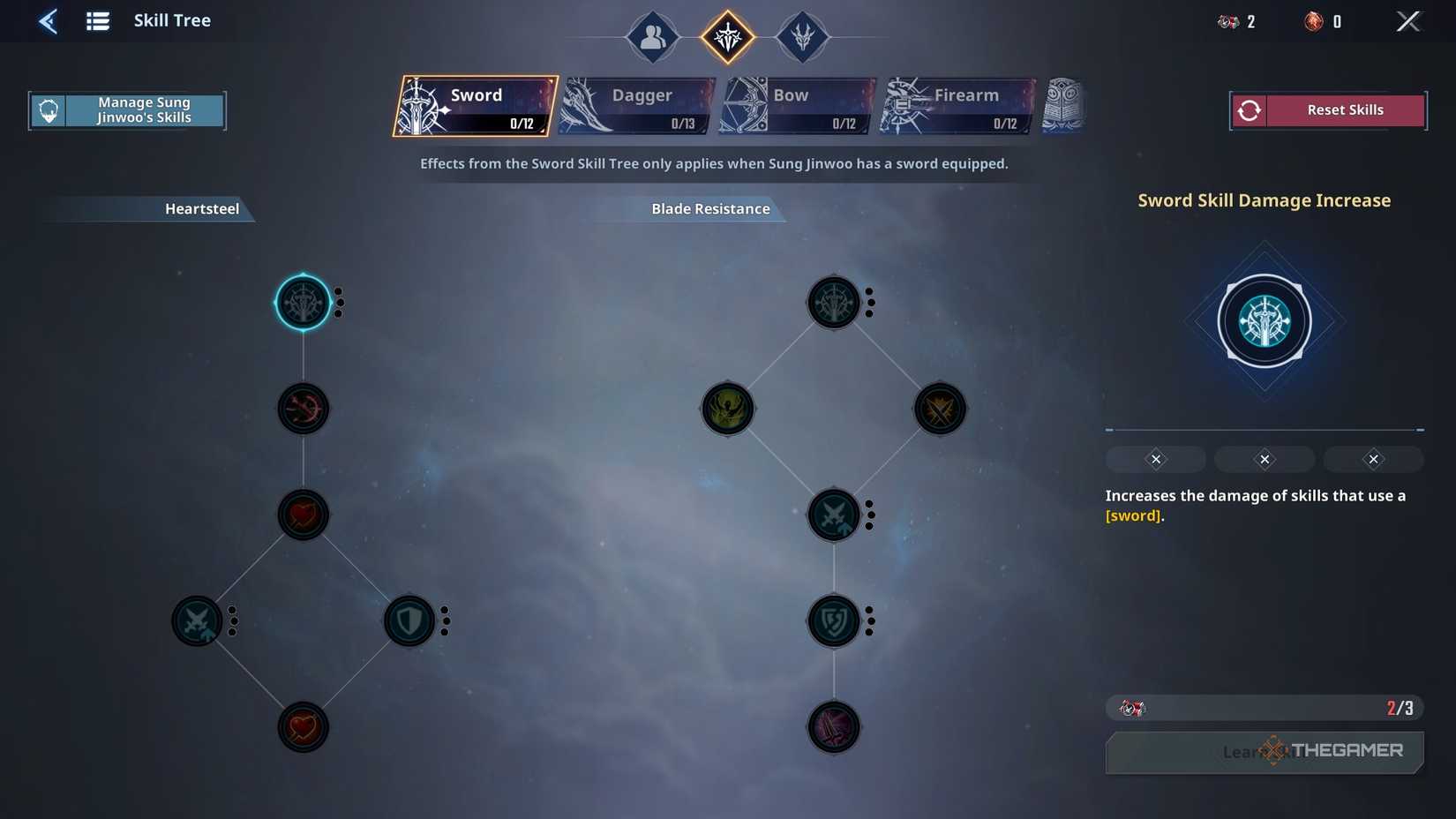
Task: Click the highlighted sword diamond icon at top
Action: 727,37
